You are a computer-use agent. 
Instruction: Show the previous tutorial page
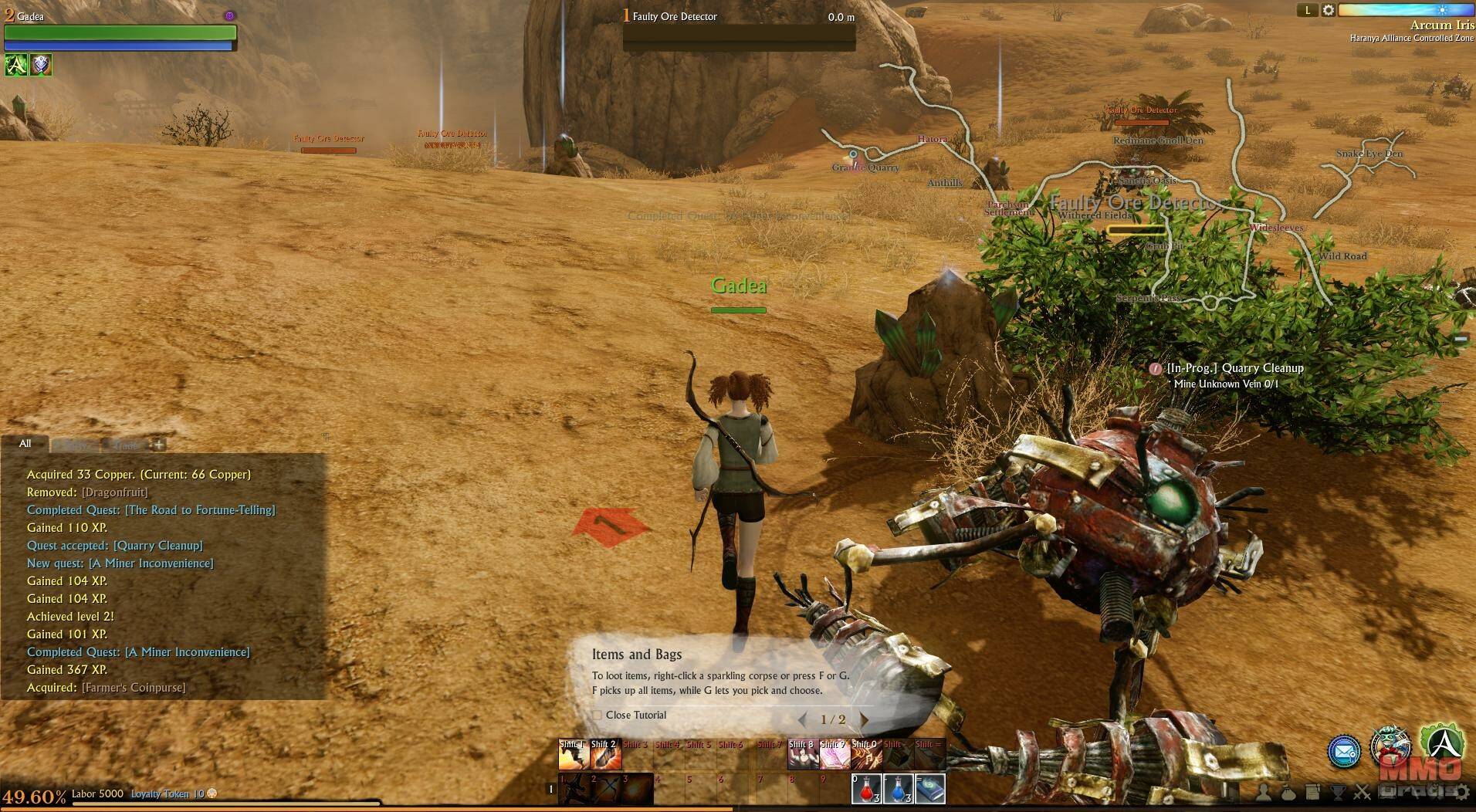point(802,719)
